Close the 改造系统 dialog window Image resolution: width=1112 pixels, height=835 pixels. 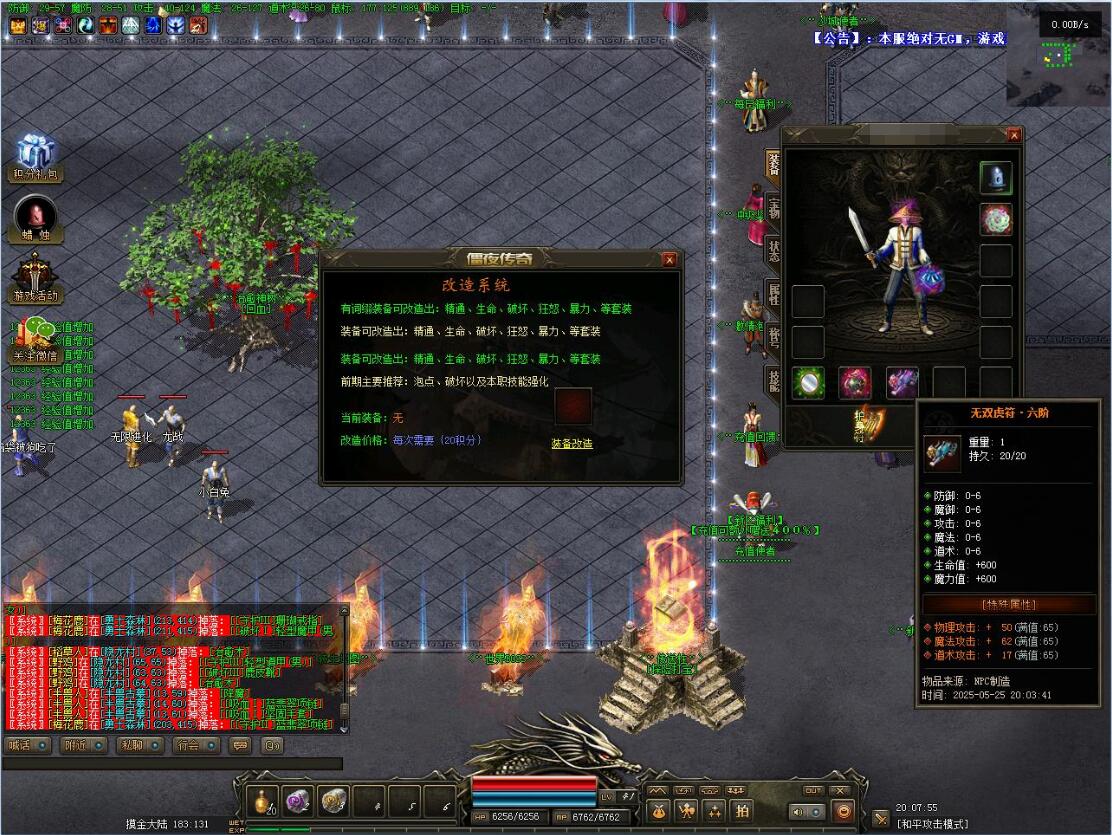(x=669, y=260)
